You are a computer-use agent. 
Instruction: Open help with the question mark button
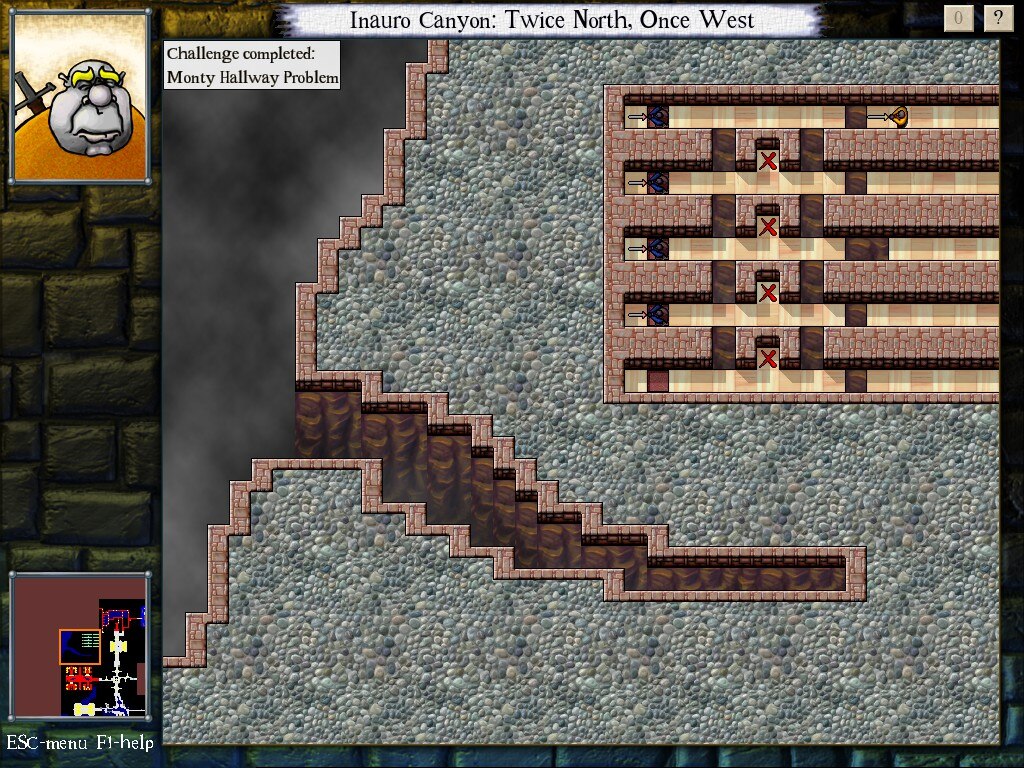click(997, 17)
